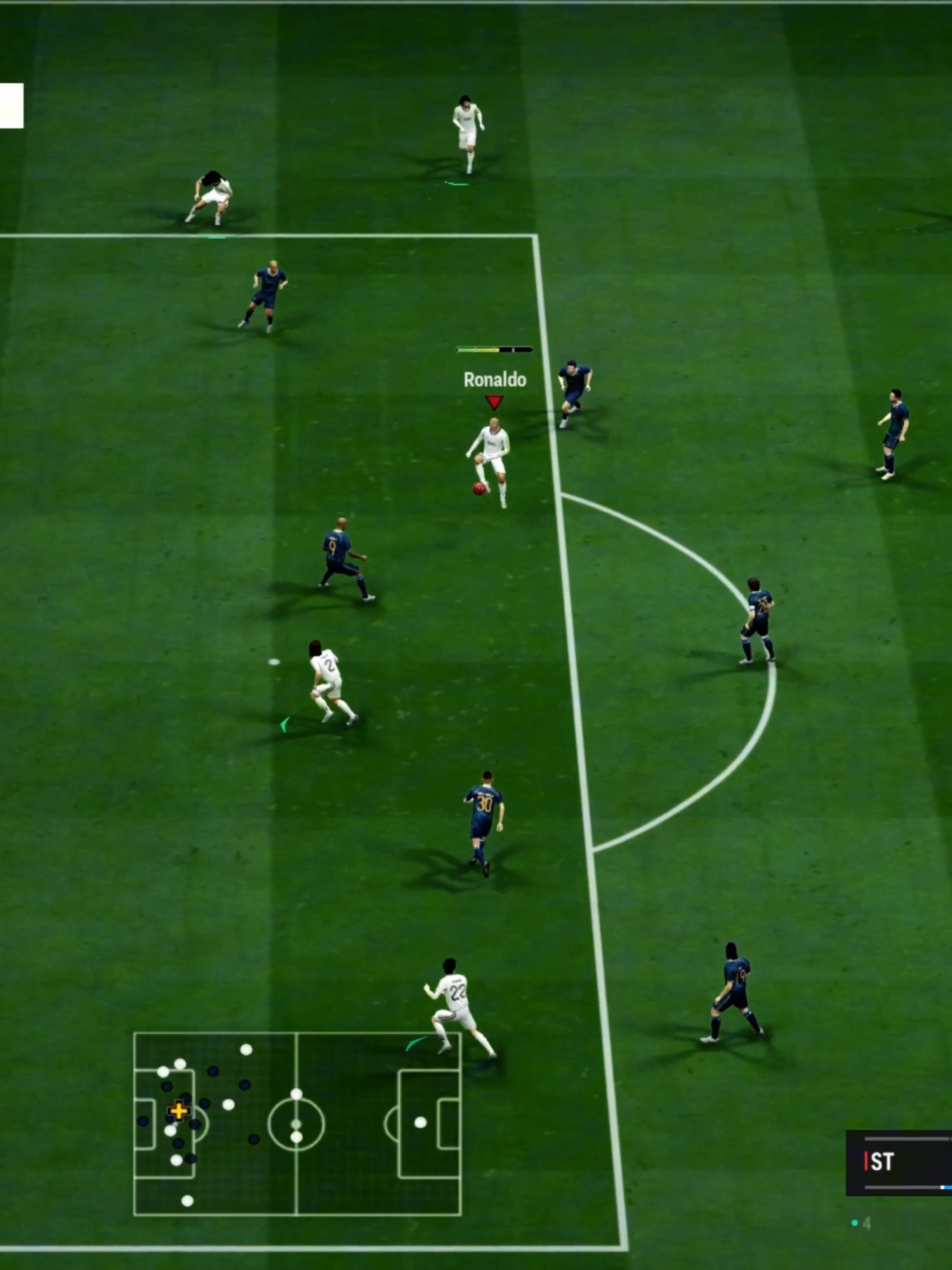Screen dimensions: 952x1270
Task: Select the ST label in the bottom-right panel
Action: pyautogui.click(x=882, y=1161)
